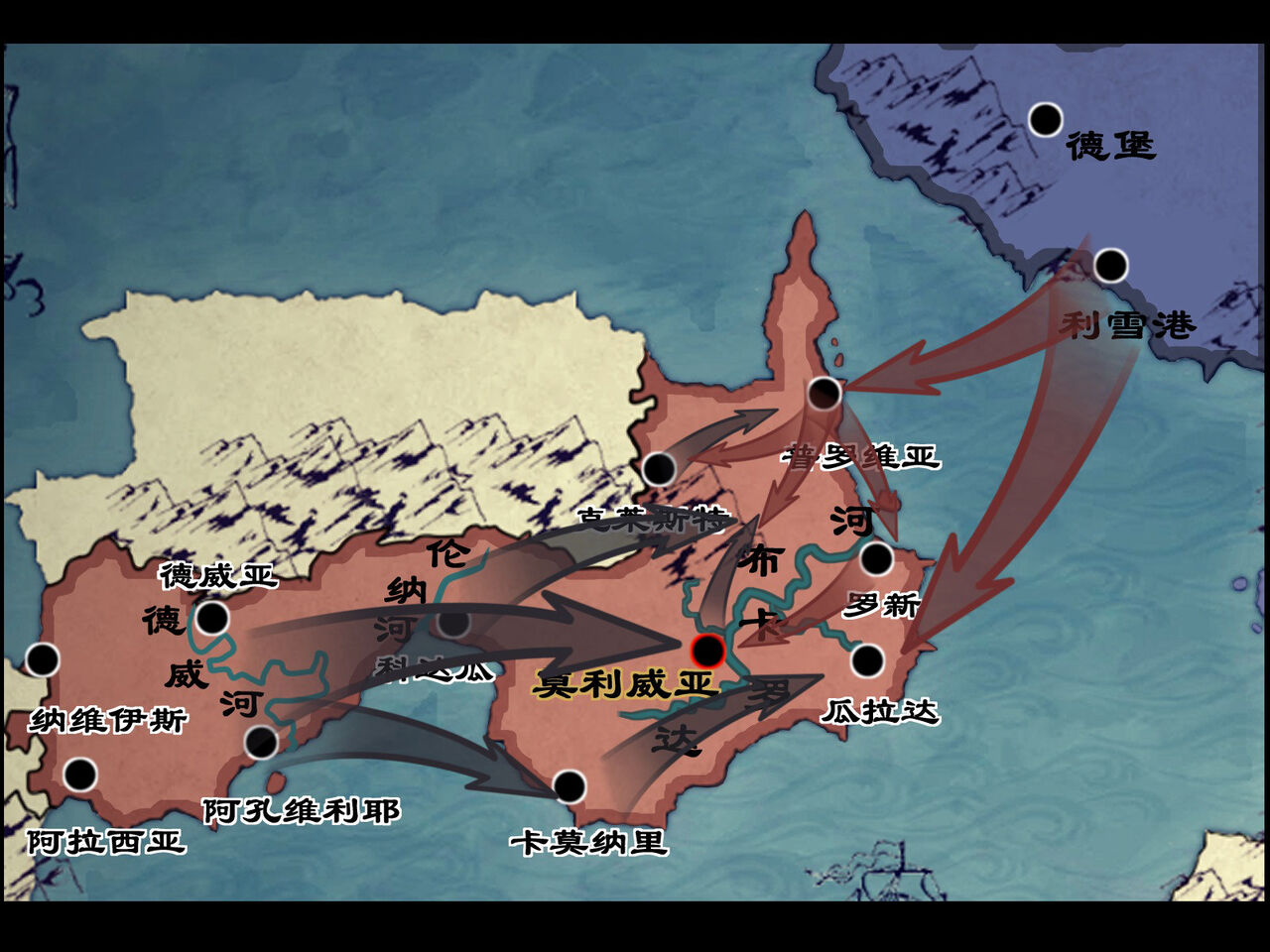Choose the 利雪港 port marker
This screenshot has width=1270, height=952.
coord(1110,266)
